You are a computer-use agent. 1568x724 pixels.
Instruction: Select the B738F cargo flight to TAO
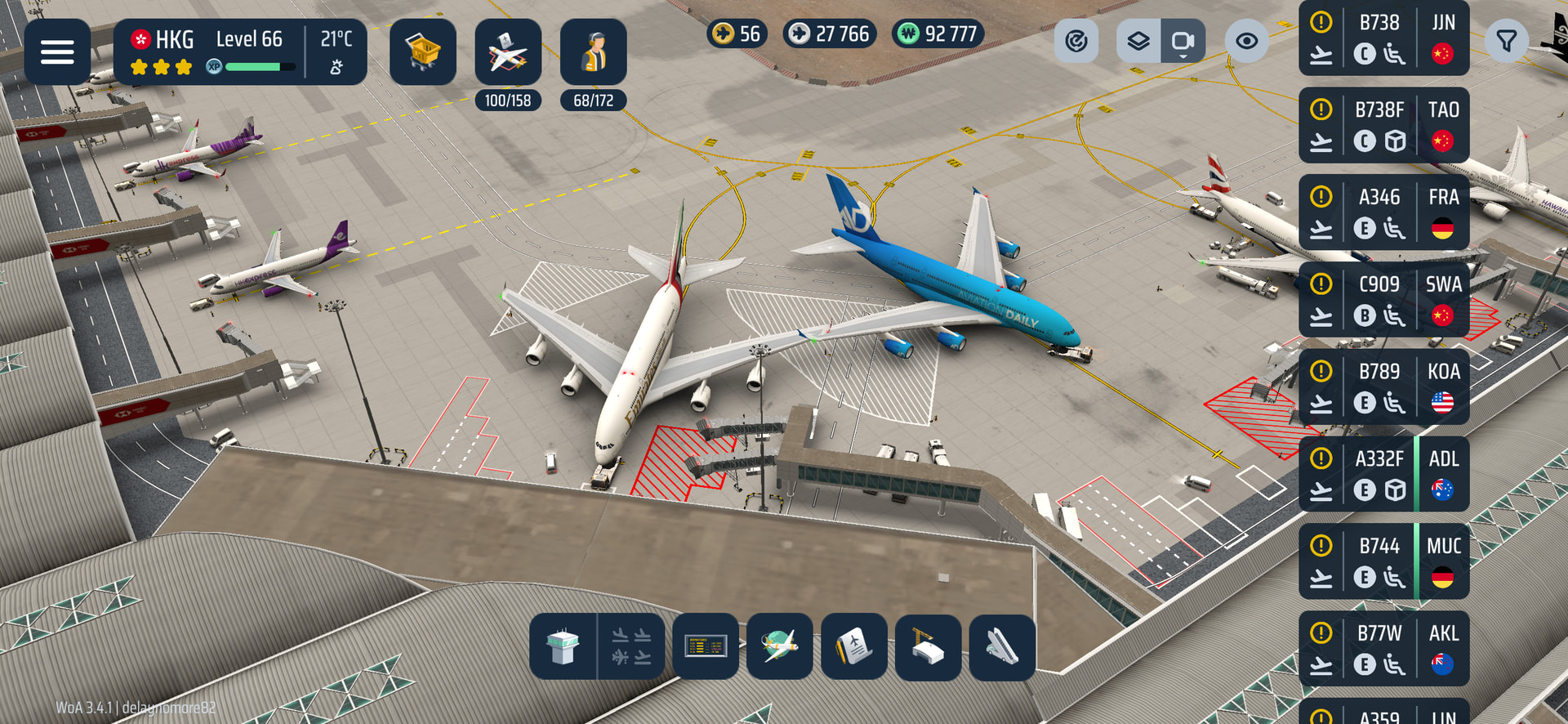pyautogui.click(x=1383, y=125)
